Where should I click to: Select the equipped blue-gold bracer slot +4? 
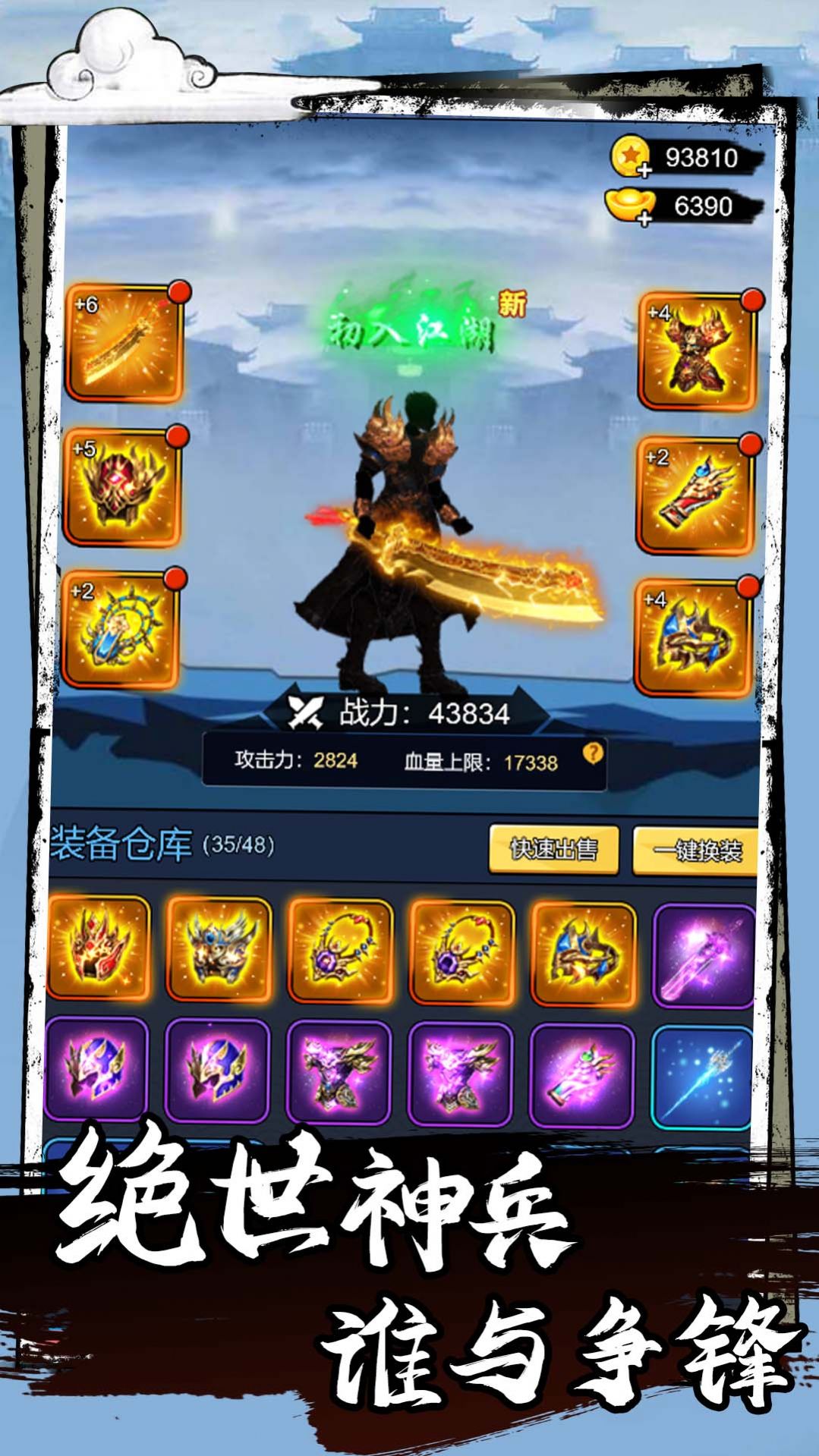[x=693, y=637]
